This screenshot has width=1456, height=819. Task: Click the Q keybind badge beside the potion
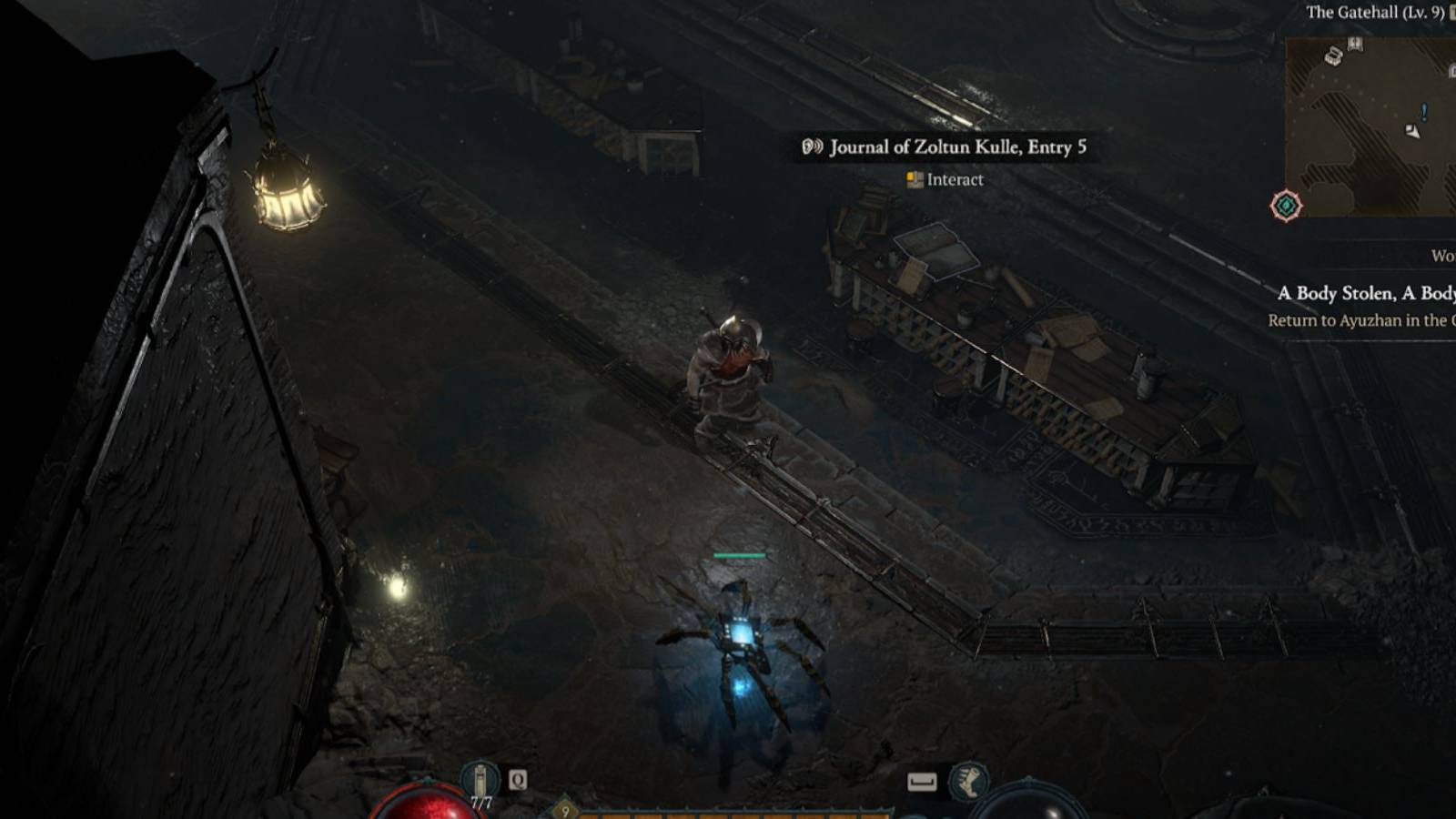tap(517, 780)
